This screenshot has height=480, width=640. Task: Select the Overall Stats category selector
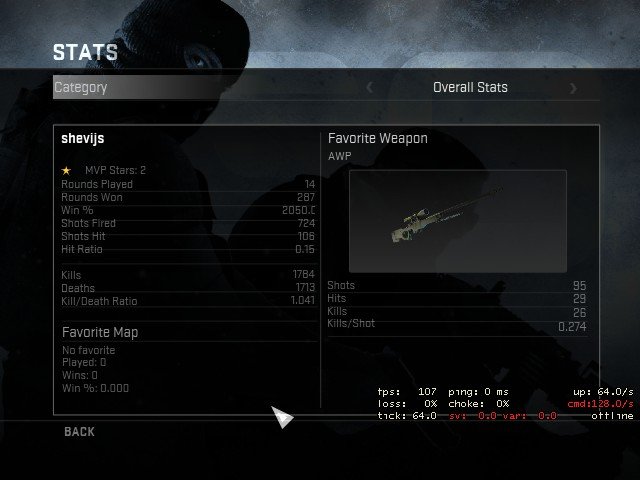tap(470, 88)
